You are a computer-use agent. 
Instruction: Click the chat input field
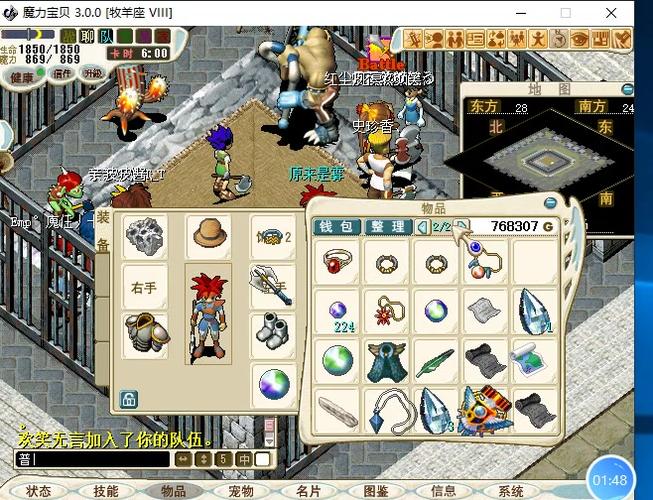point(90,459)
